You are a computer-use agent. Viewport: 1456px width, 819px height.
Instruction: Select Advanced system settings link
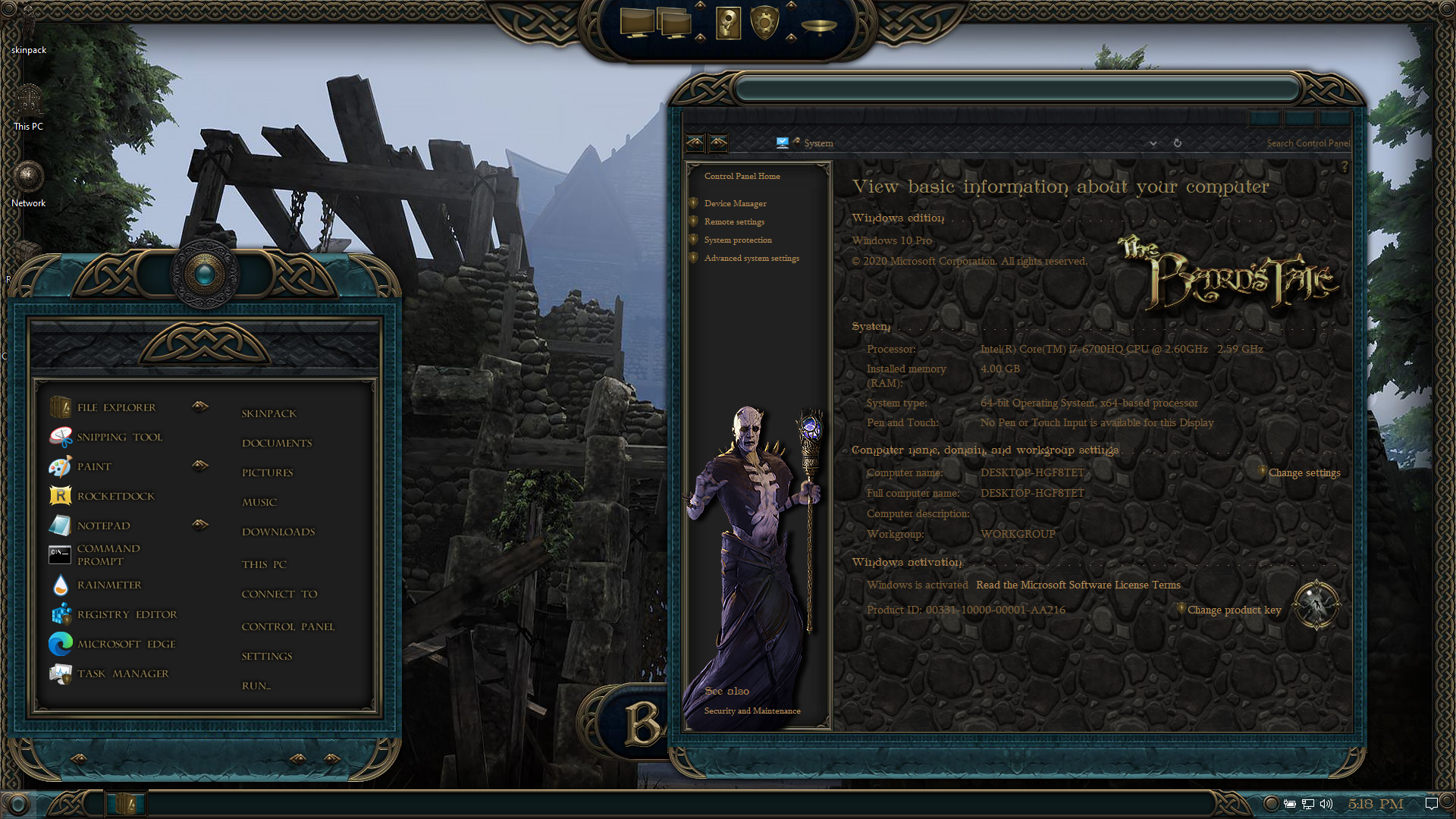click(752, 258)
